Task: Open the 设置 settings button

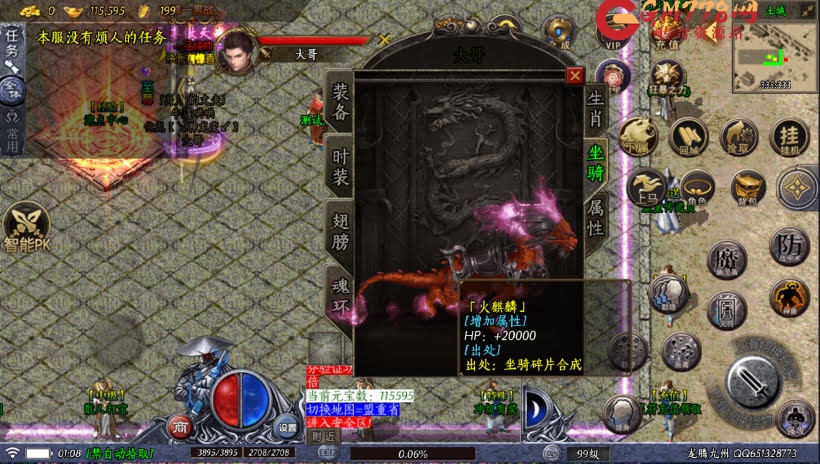Action: (287, 428)
